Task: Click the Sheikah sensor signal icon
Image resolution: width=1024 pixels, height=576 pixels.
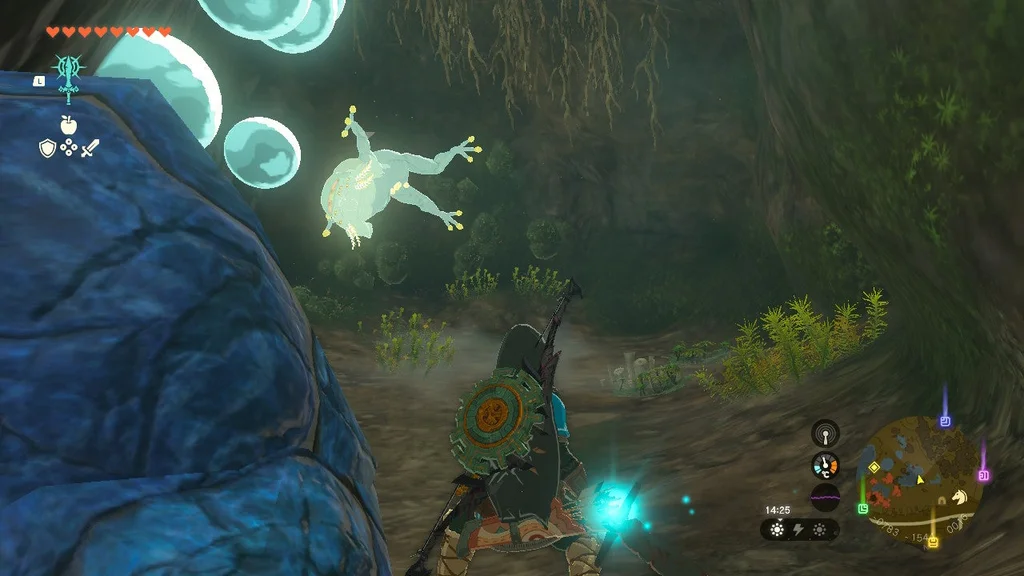Action: pyautogui.click(x=825, y=433)
